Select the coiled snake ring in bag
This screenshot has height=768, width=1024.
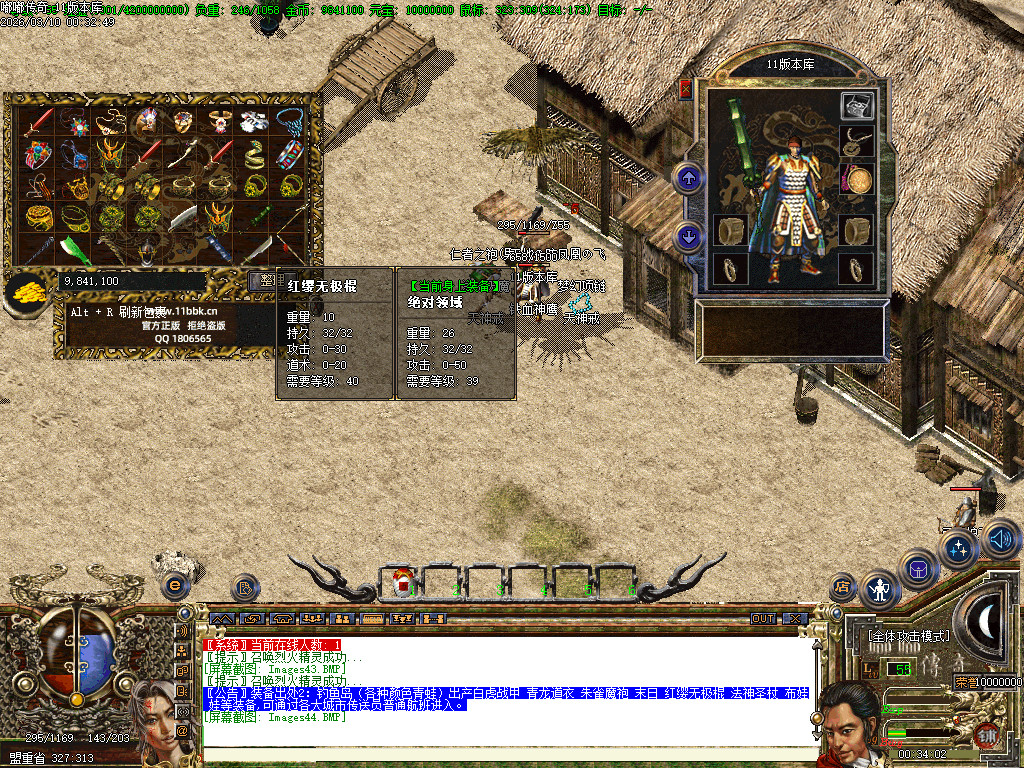point(254,153)
